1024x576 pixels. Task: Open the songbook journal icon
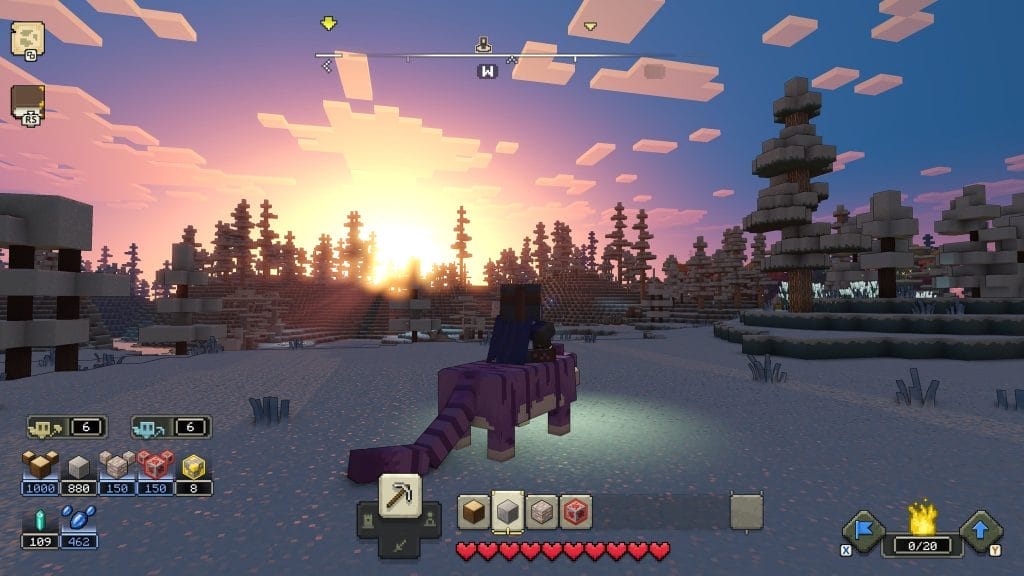(27, 103)
